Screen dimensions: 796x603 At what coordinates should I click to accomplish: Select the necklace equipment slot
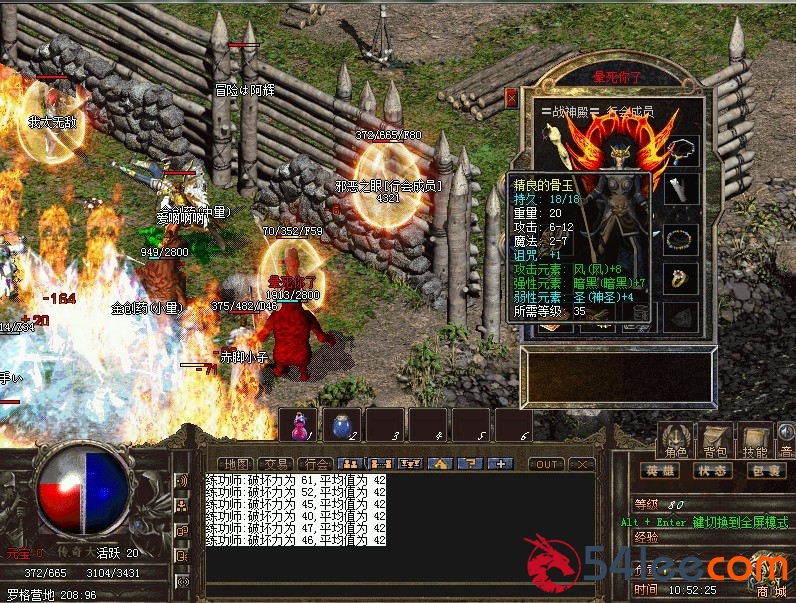click(x=682, y=148)
